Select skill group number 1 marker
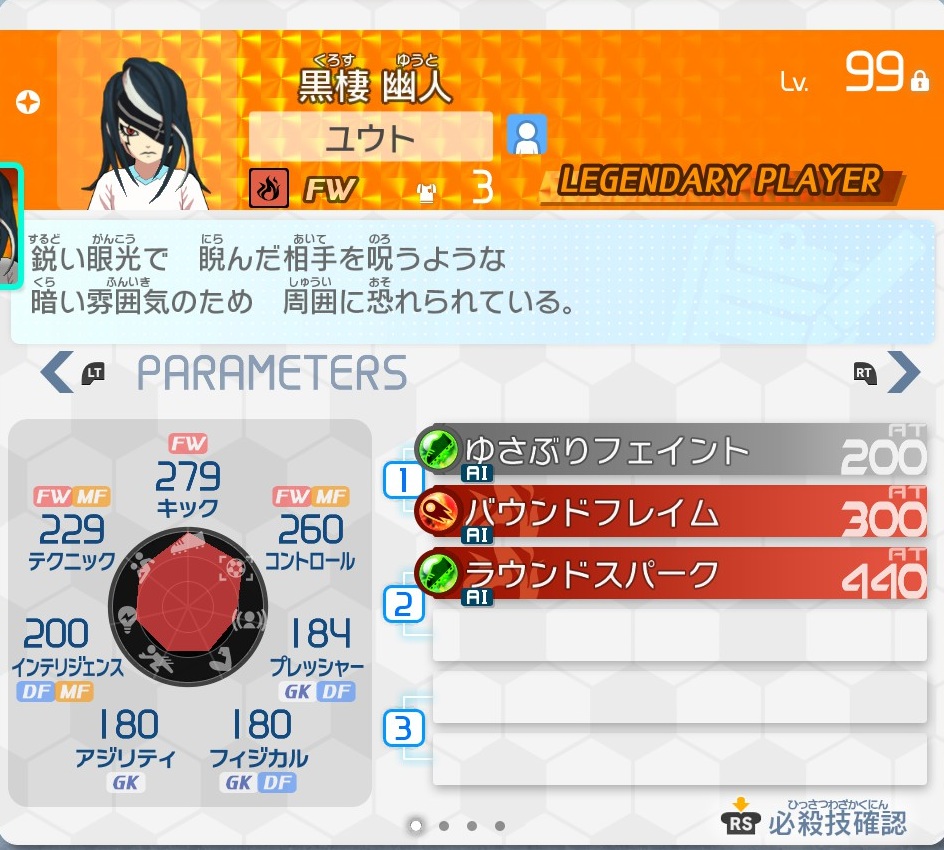 coord(403,481)
